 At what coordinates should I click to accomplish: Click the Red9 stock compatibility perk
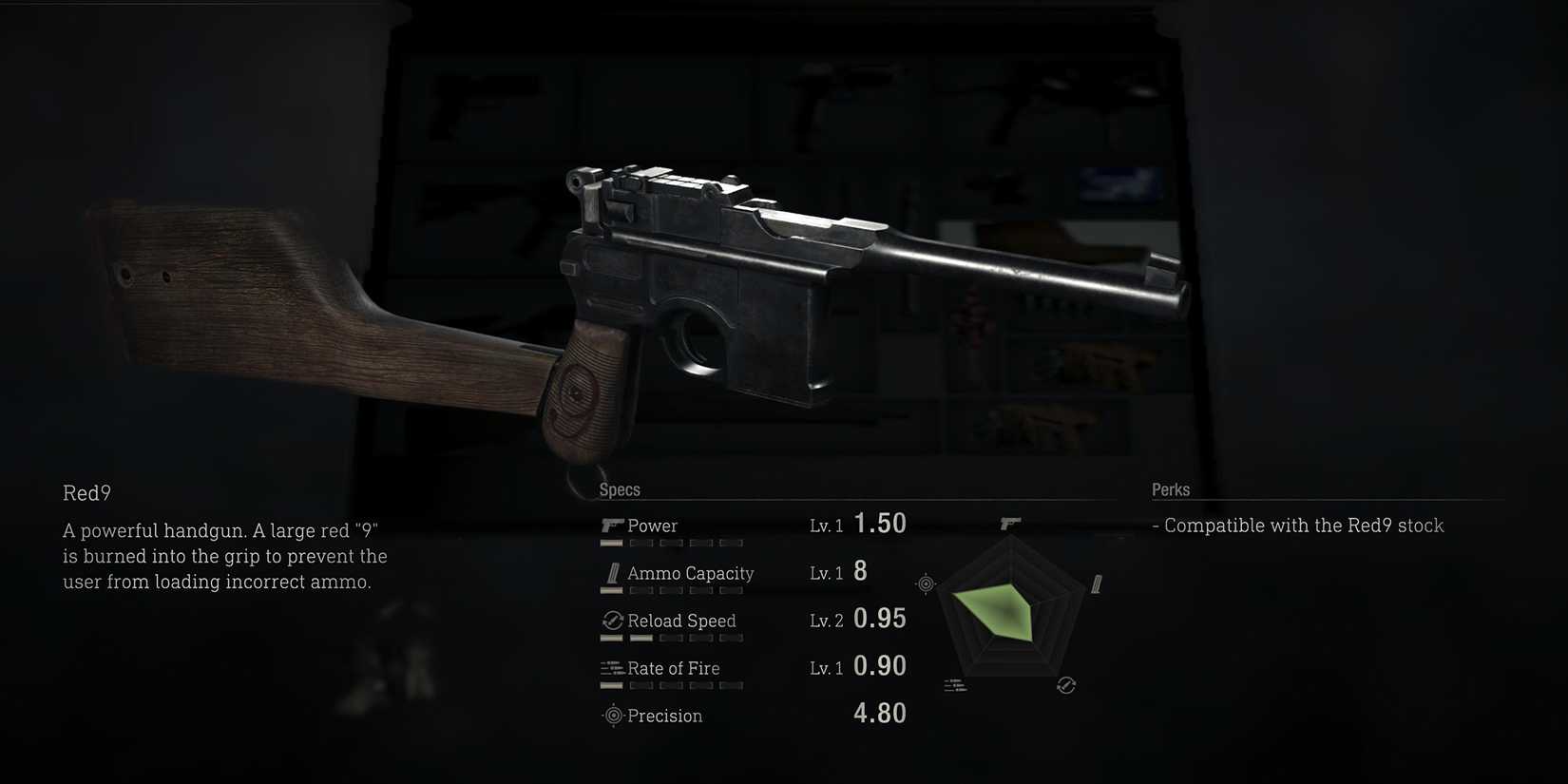tap(1298, 525)
